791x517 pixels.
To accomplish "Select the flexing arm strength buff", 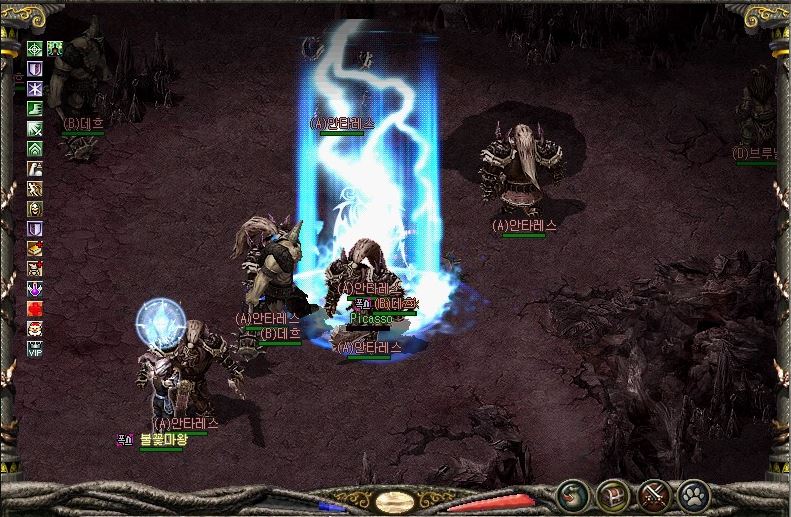I will [x=35, y=168].
